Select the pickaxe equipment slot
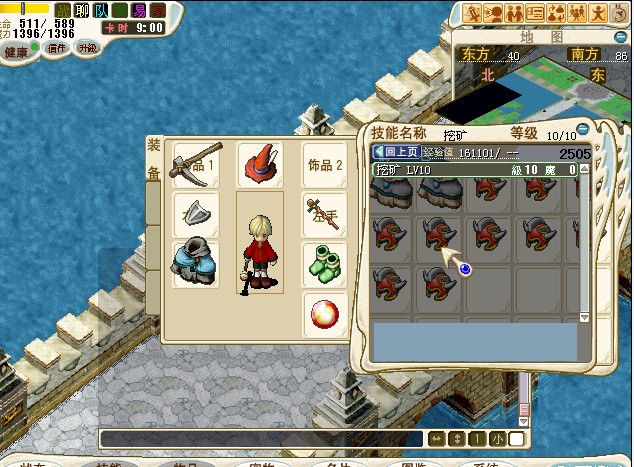This screenshot has height=467, width=634. [195, 164]
